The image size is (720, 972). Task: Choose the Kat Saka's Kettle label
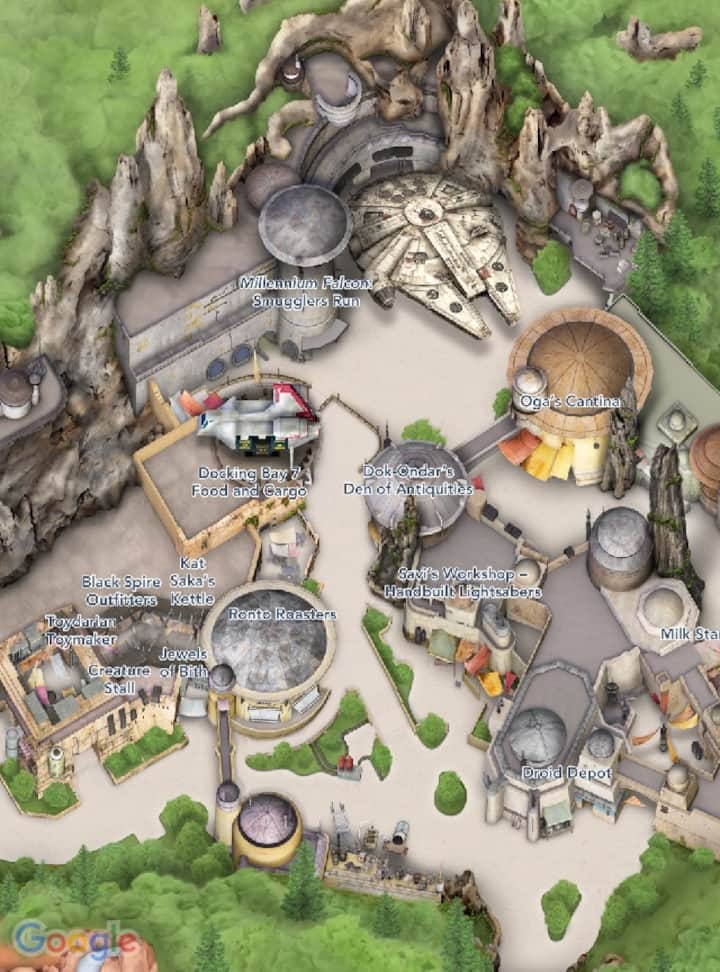click(193, 581)
